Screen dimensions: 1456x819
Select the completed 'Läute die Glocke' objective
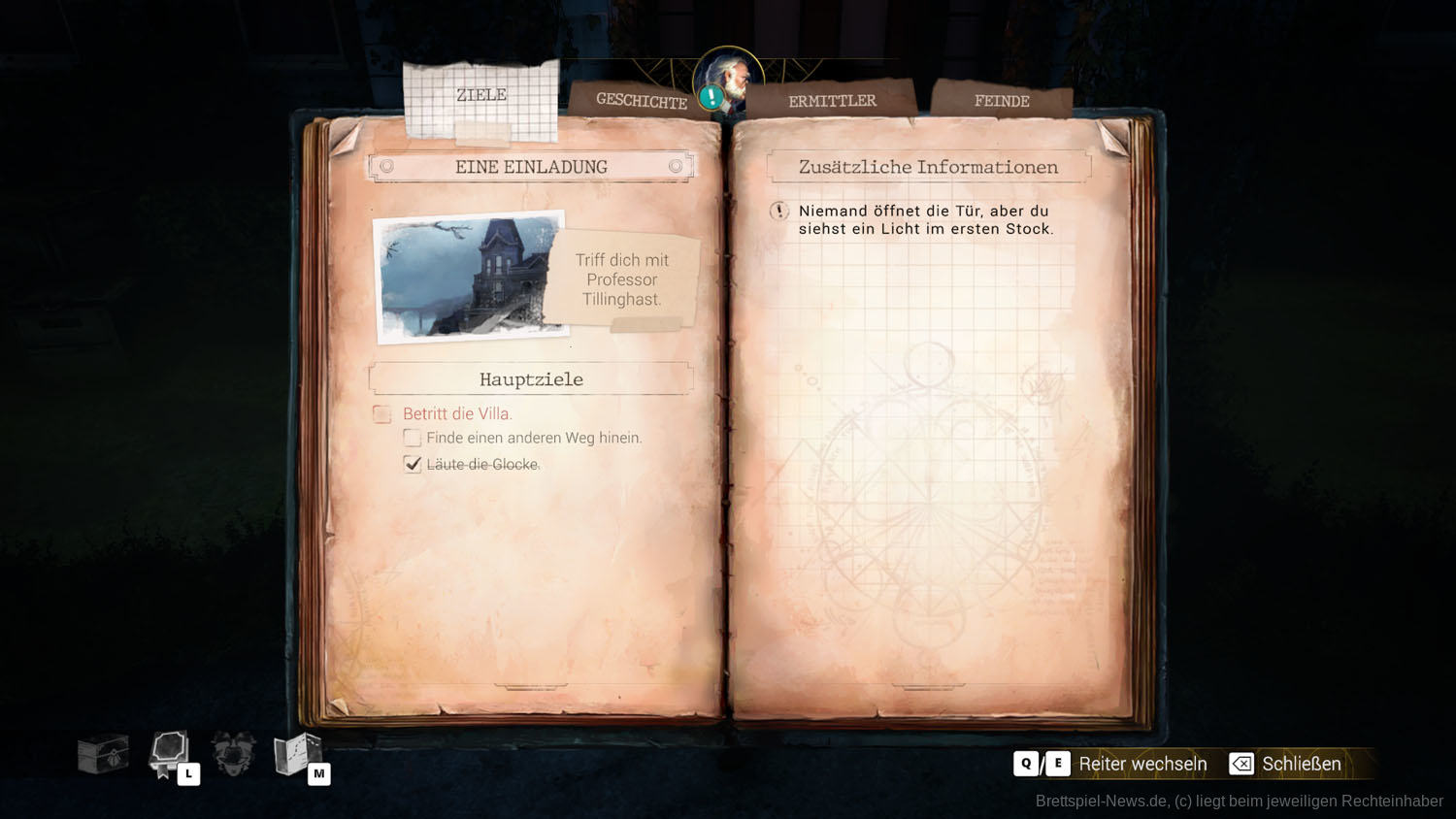click(x=481, y=465)
